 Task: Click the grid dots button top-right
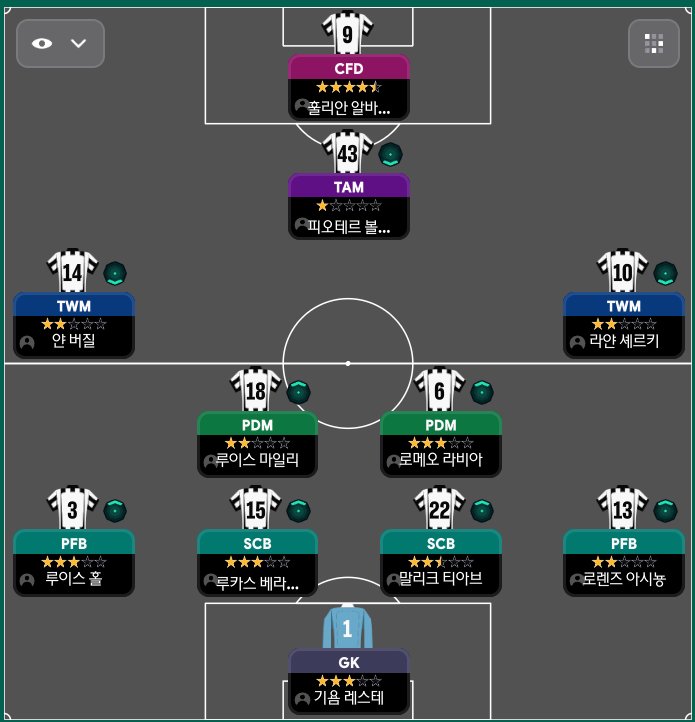coord(654,44)
